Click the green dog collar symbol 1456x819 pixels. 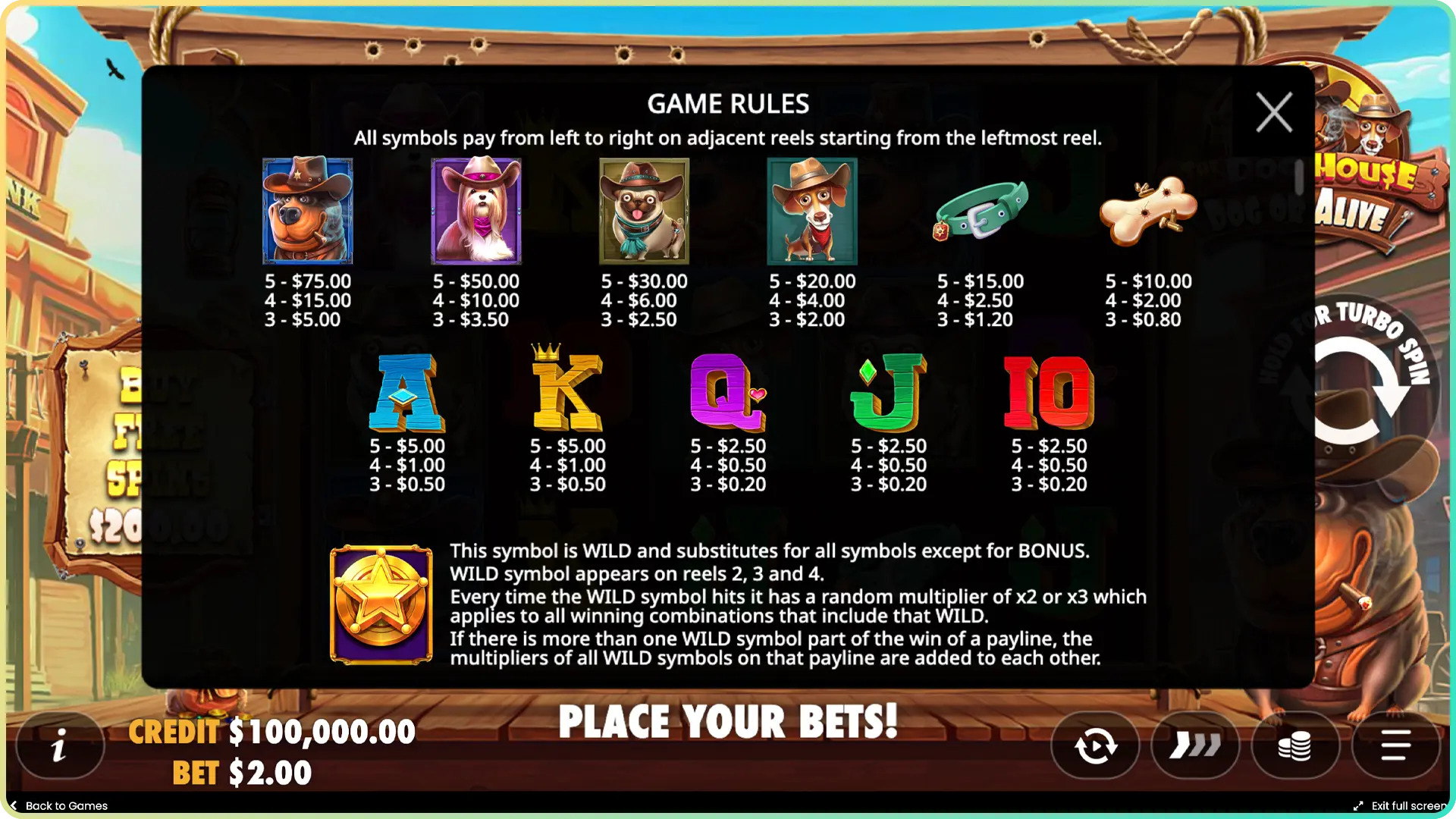(x=981, y=210)
